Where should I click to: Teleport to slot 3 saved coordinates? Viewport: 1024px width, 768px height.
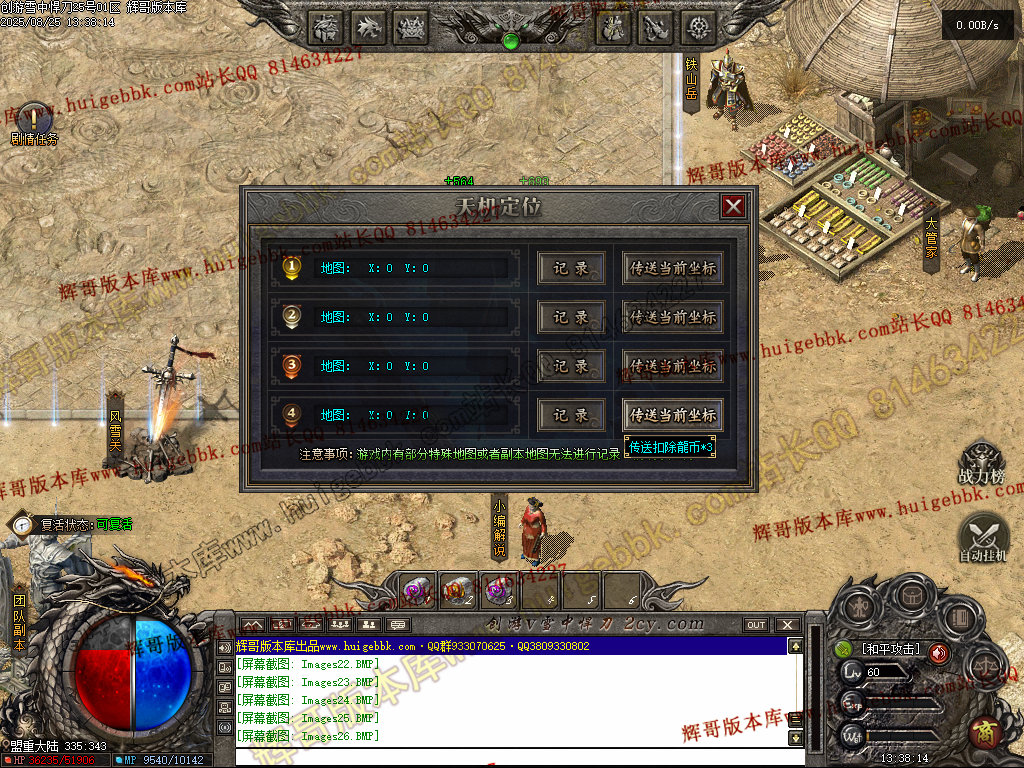[672, 366]
